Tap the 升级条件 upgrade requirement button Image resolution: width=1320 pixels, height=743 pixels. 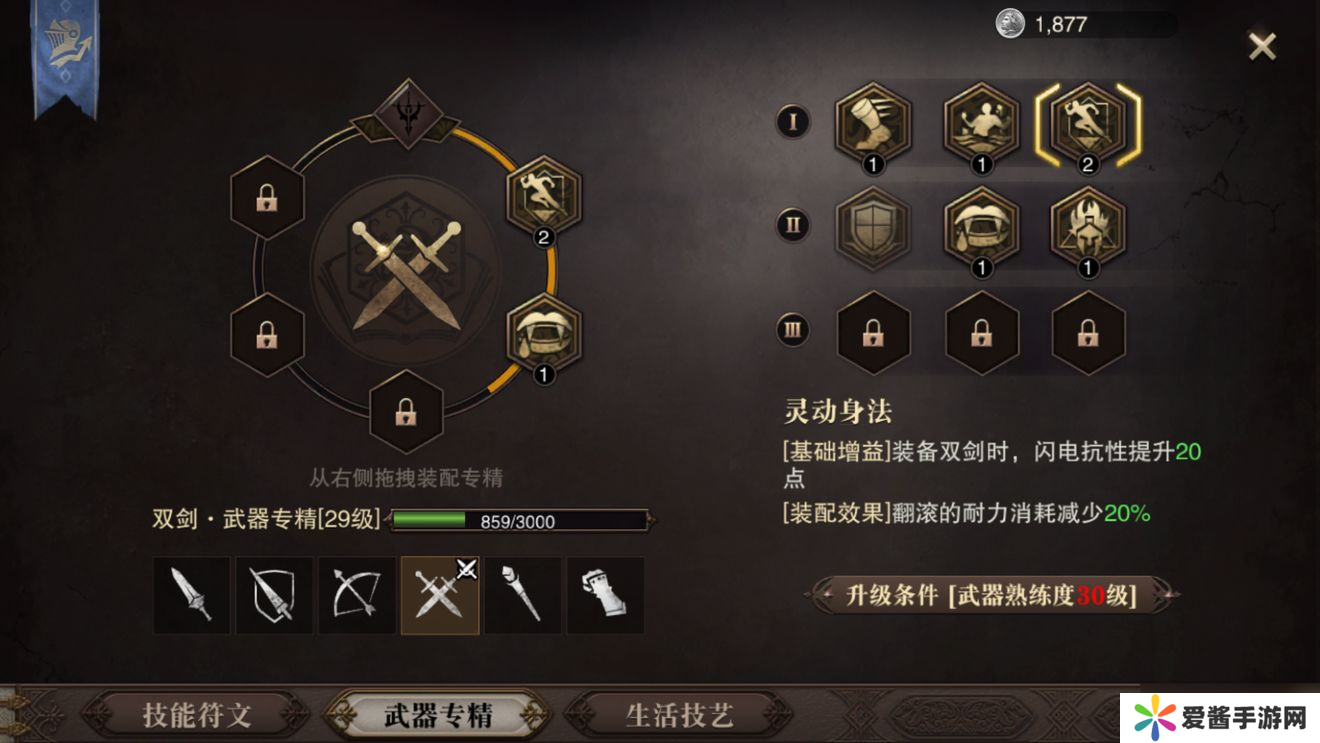[x=991, y=595]
